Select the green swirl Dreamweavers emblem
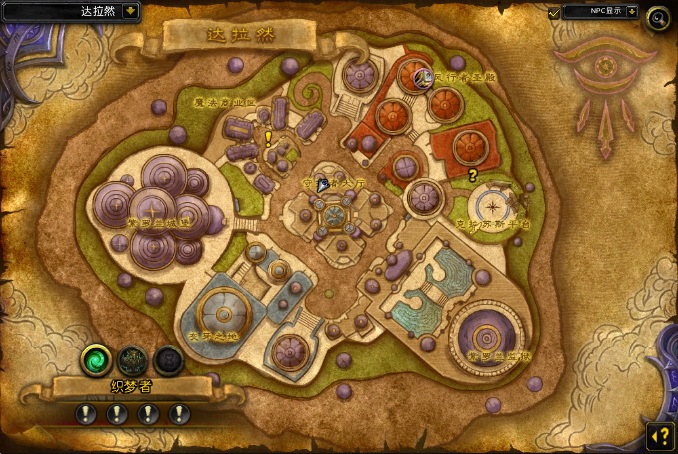 pyautogui.click(x=97, y=360)
